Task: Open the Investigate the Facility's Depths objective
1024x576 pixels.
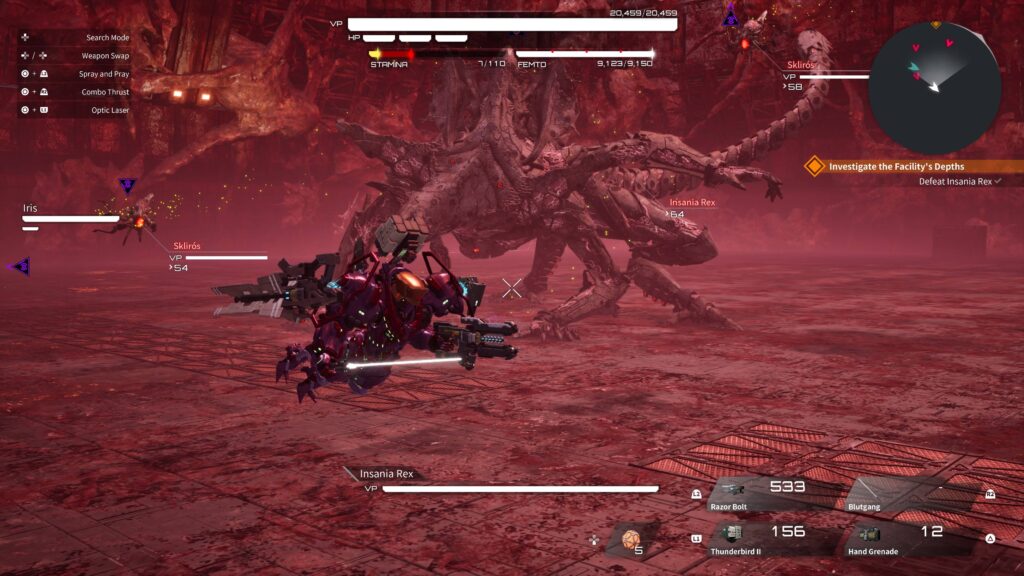Action: coord(908,166)
